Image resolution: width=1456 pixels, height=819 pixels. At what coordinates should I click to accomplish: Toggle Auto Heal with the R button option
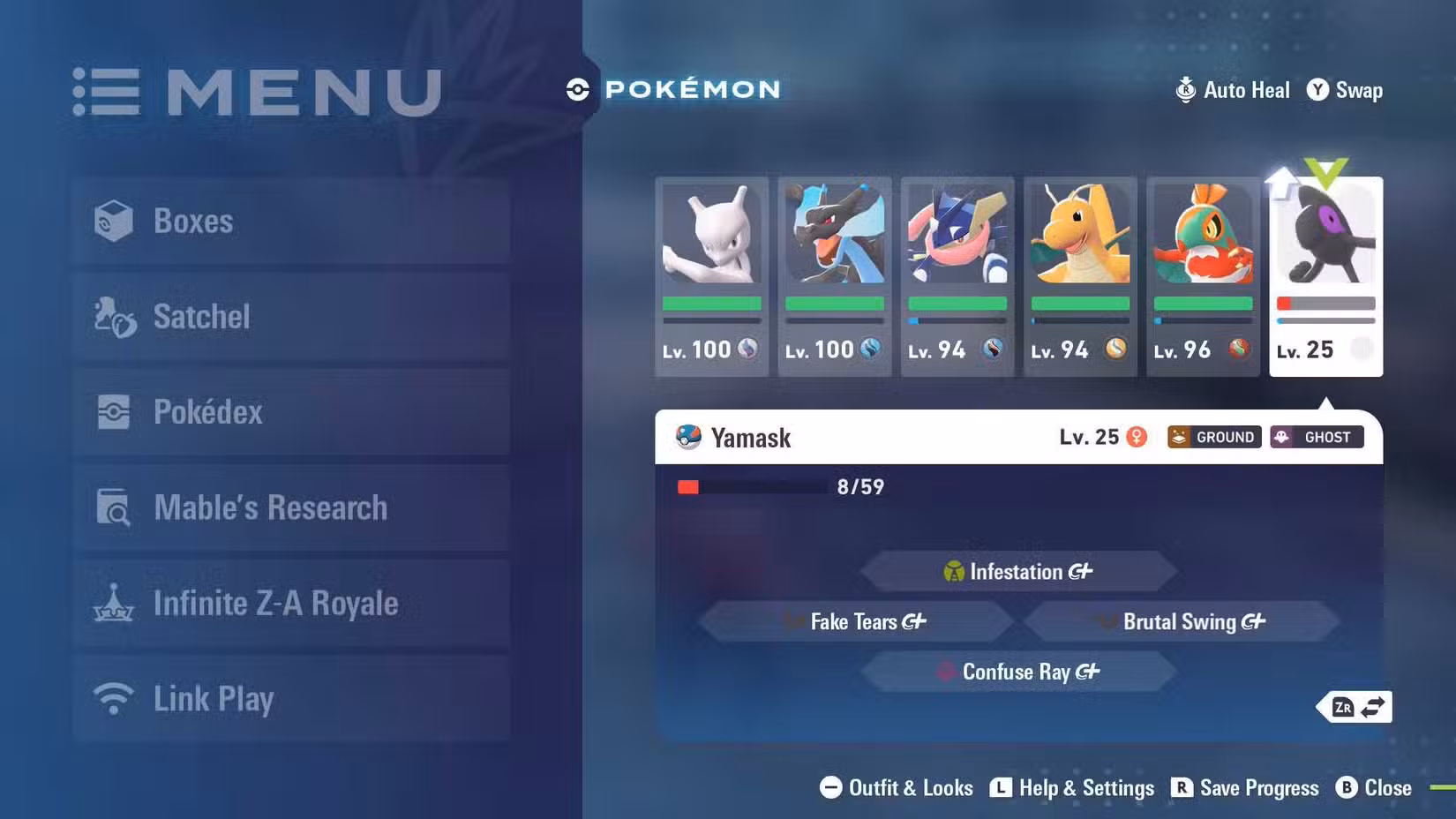(x=1232, y=89)
